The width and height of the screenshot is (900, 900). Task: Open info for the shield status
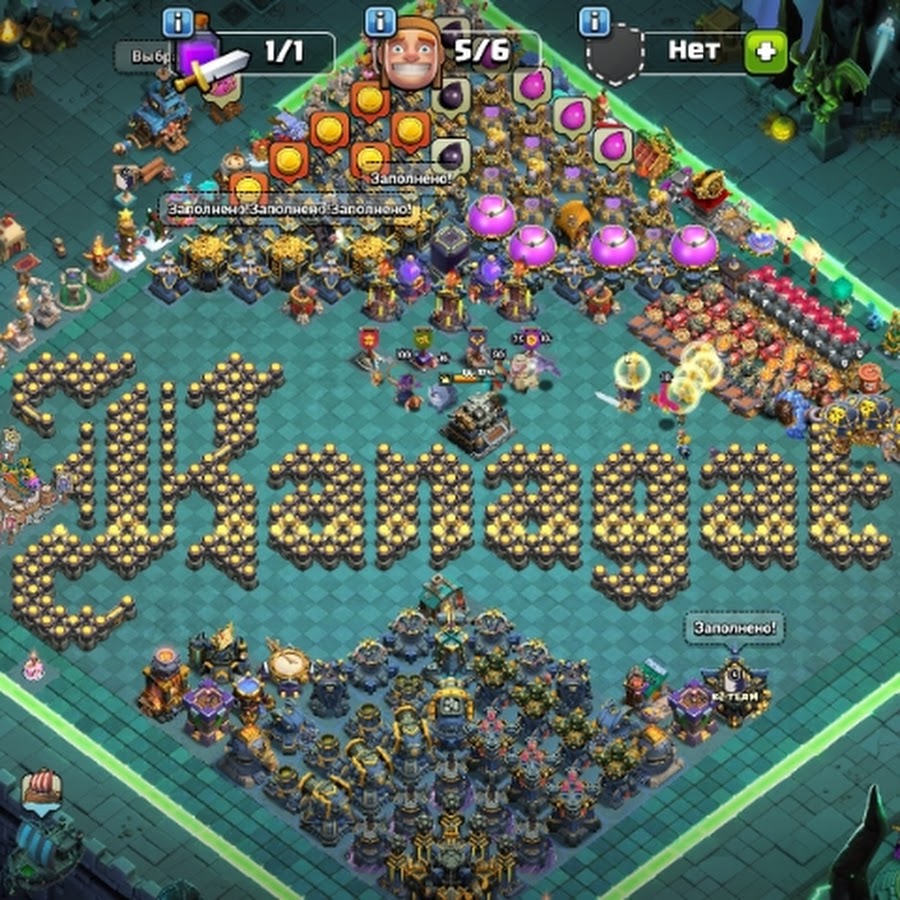[594, 21]
